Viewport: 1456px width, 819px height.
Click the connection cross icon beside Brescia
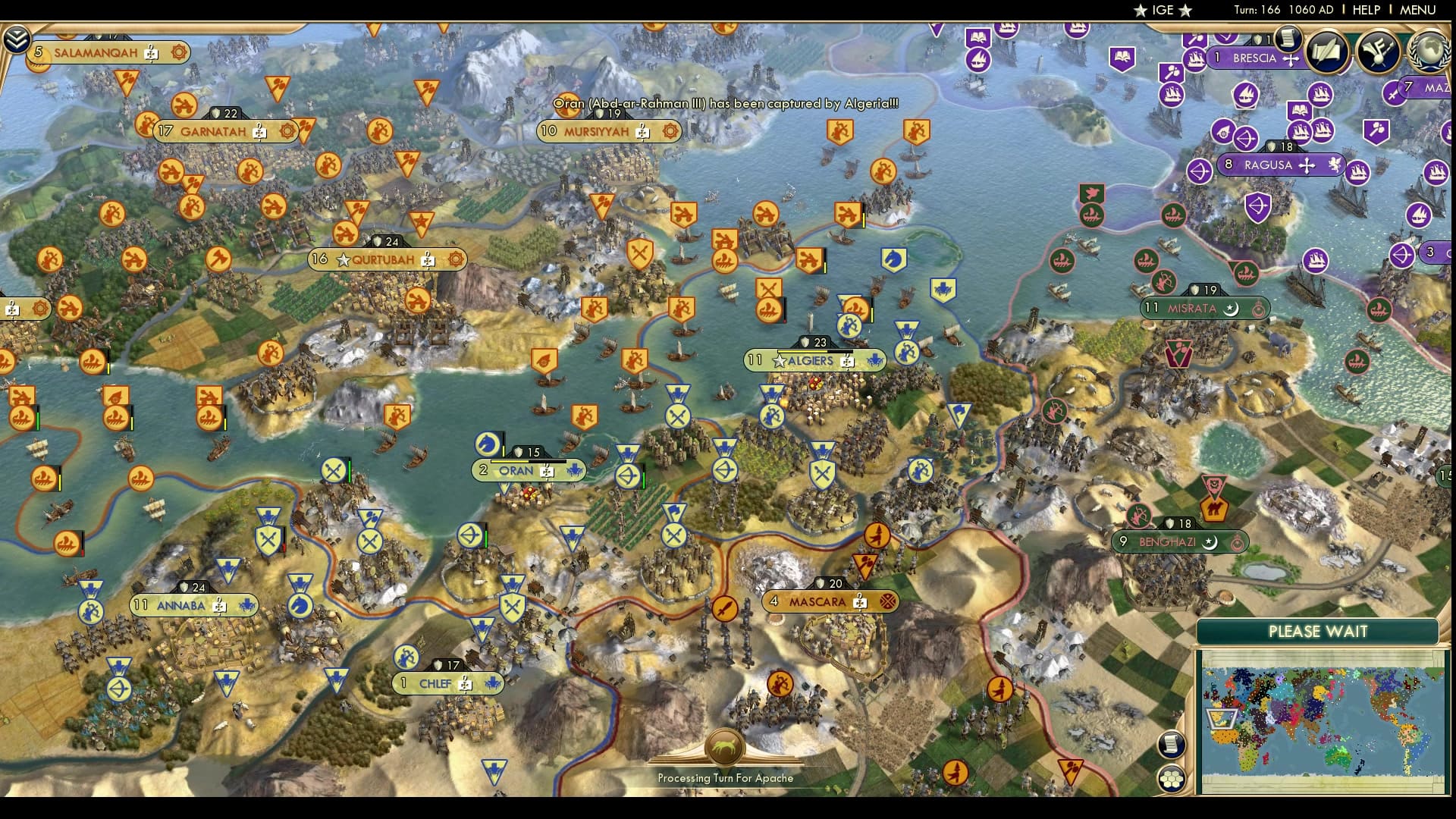tap(1291, 59)
